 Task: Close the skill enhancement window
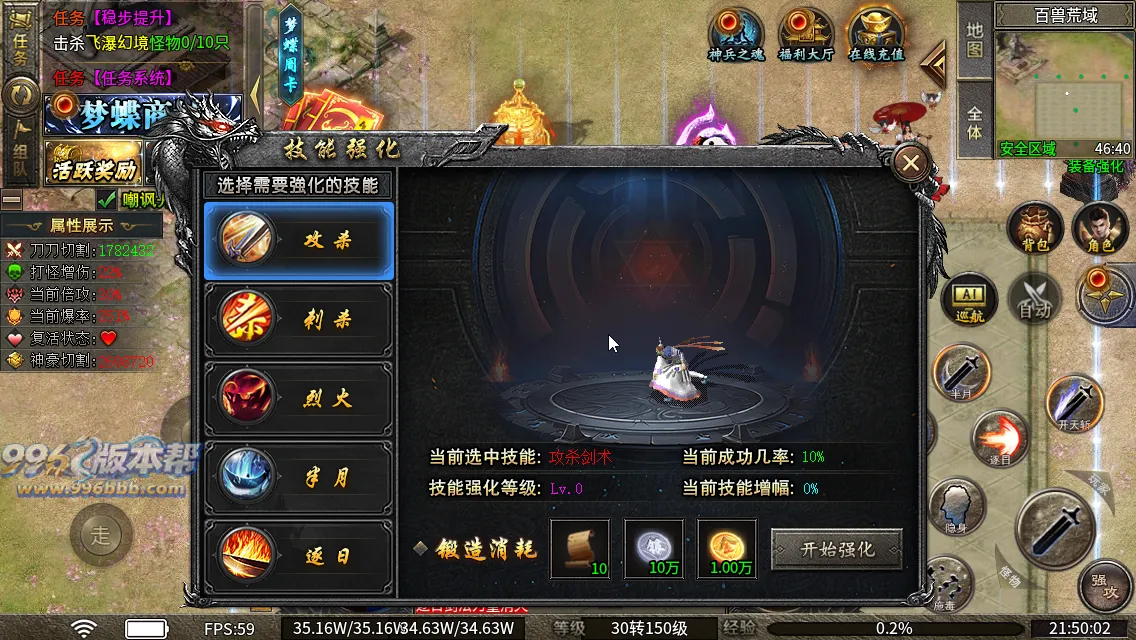tap(911, 164)
